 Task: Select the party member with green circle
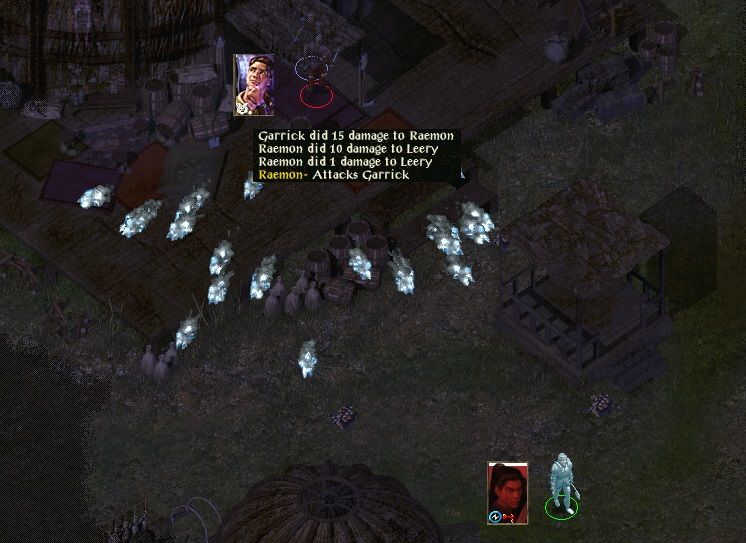(x=561, y=488)
